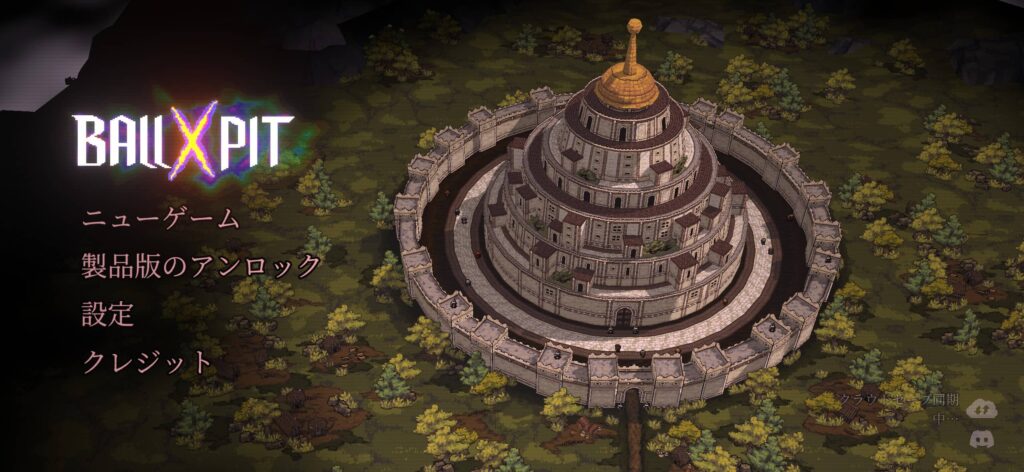Start a new game with ニューゲーム
The image size is (1024, 472).
[x=161, y=219]
